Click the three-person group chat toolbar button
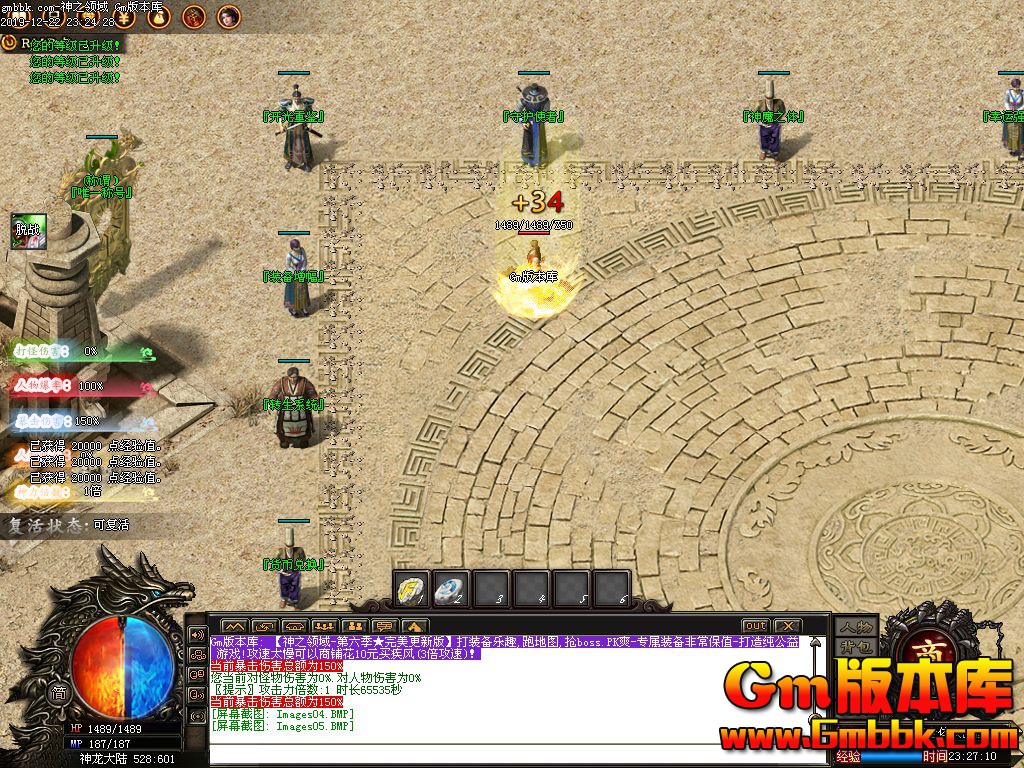Screen dimensions: 1024x768 point(322,627)
